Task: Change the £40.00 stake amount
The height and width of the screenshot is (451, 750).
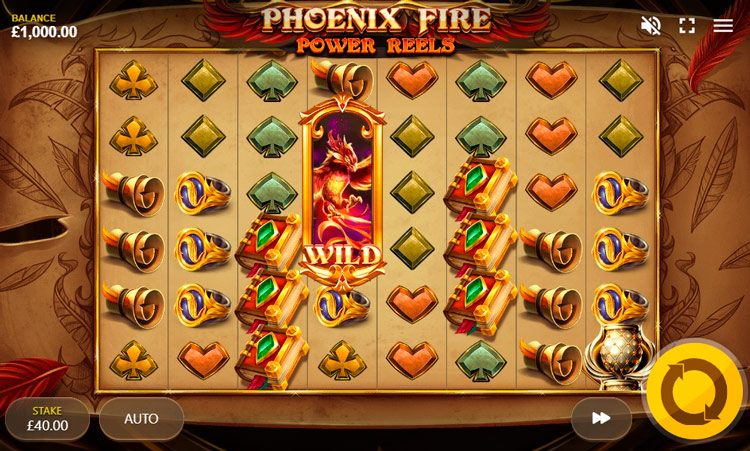Action: (47, 419)
